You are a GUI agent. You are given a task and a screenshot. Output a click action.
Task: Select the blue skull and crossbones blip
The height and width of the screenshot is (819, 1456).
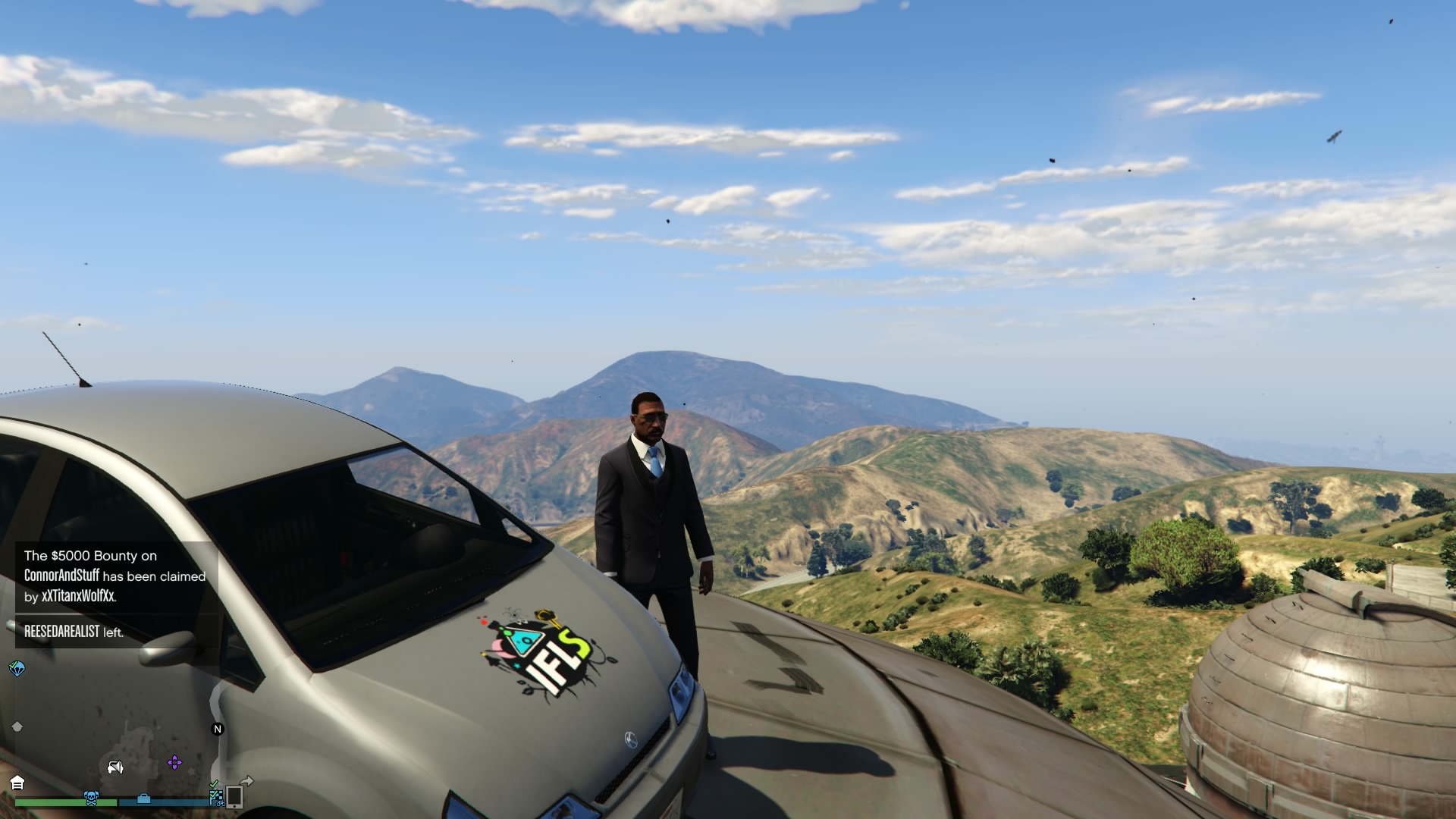(91, 798)
